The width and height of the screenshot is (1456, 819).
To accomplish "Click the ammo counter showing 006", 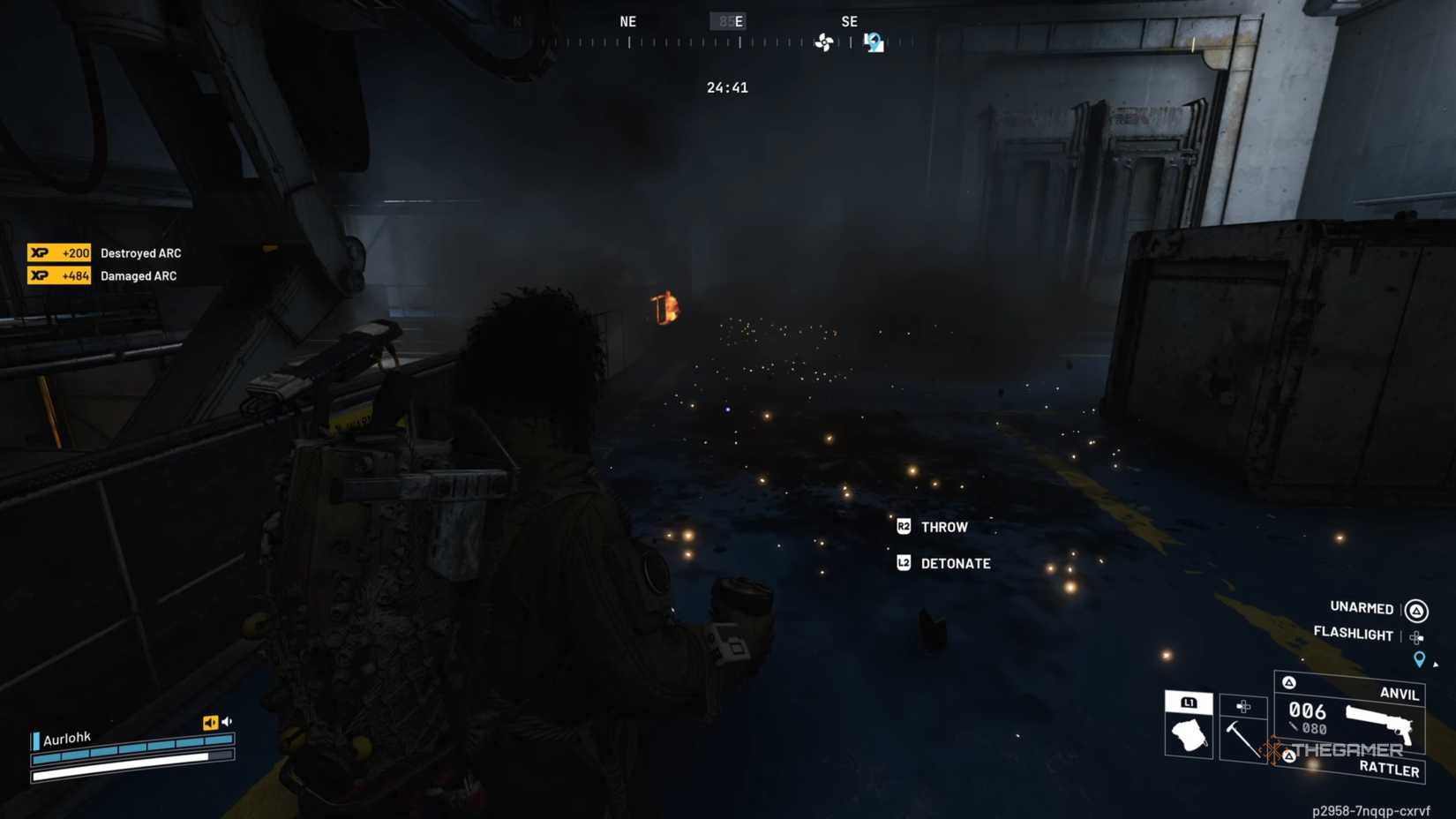I will point(1308,710).
